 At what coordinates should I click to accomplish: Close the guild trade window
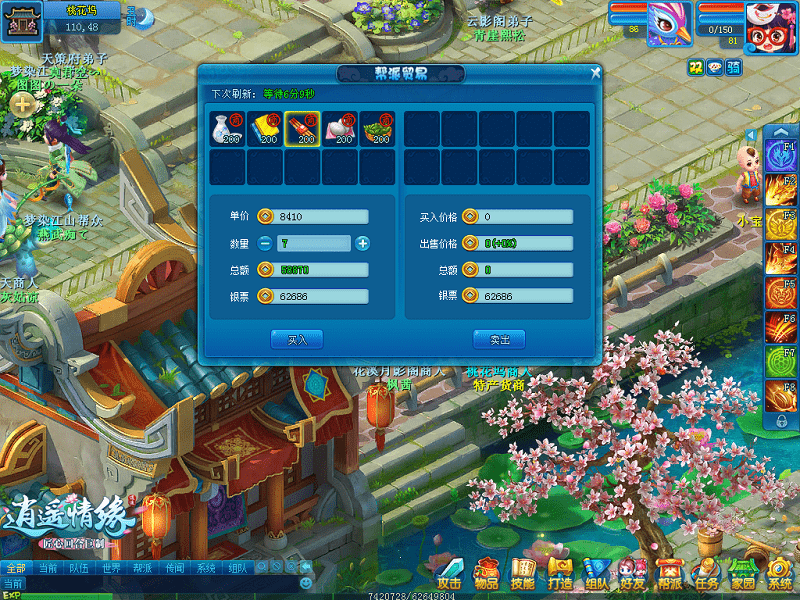(x=595, y=73)
